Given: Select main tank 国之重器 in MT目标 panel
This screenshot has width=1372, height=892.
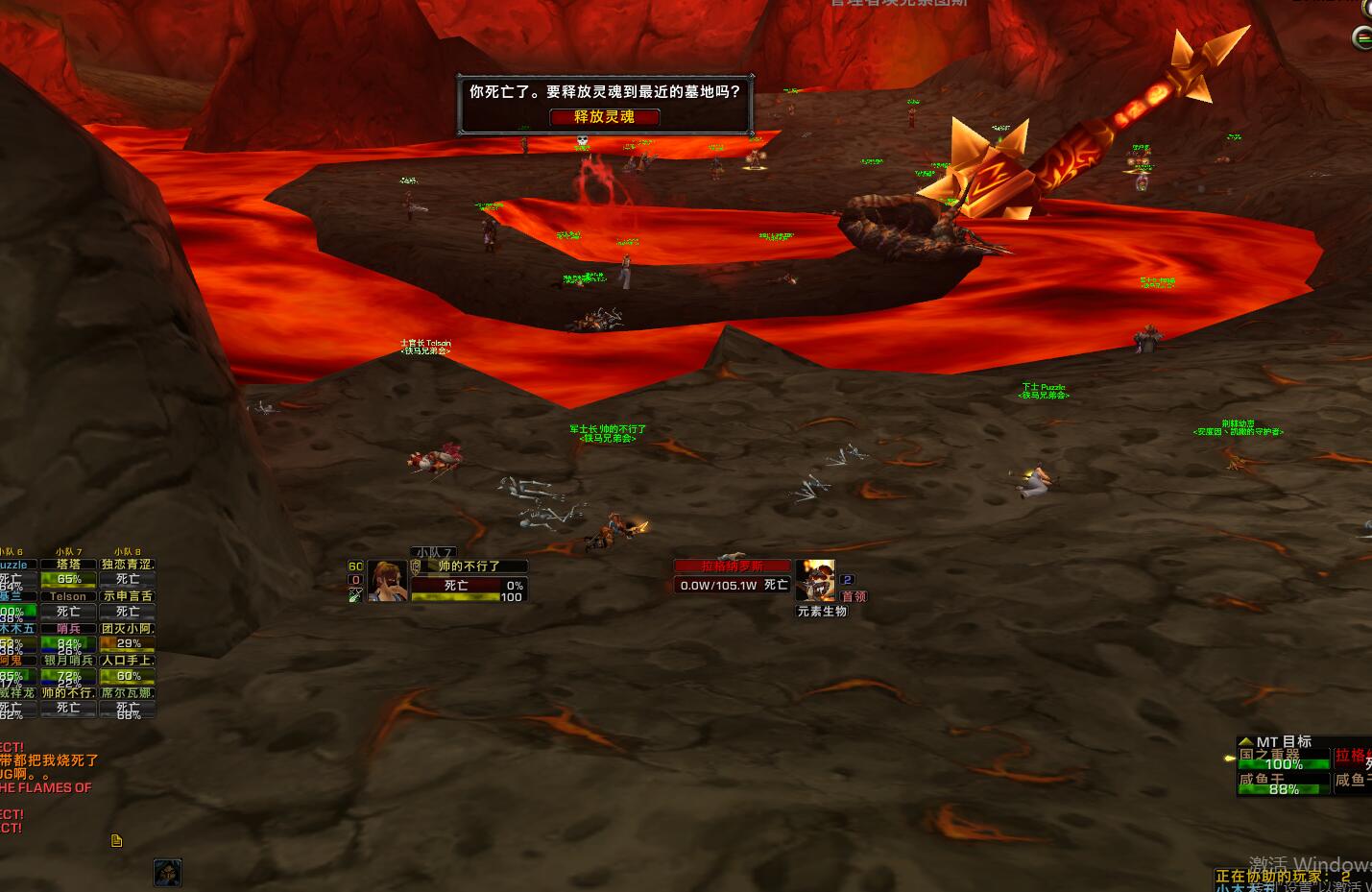Looking at the screenshot, I should [1283, 759].
